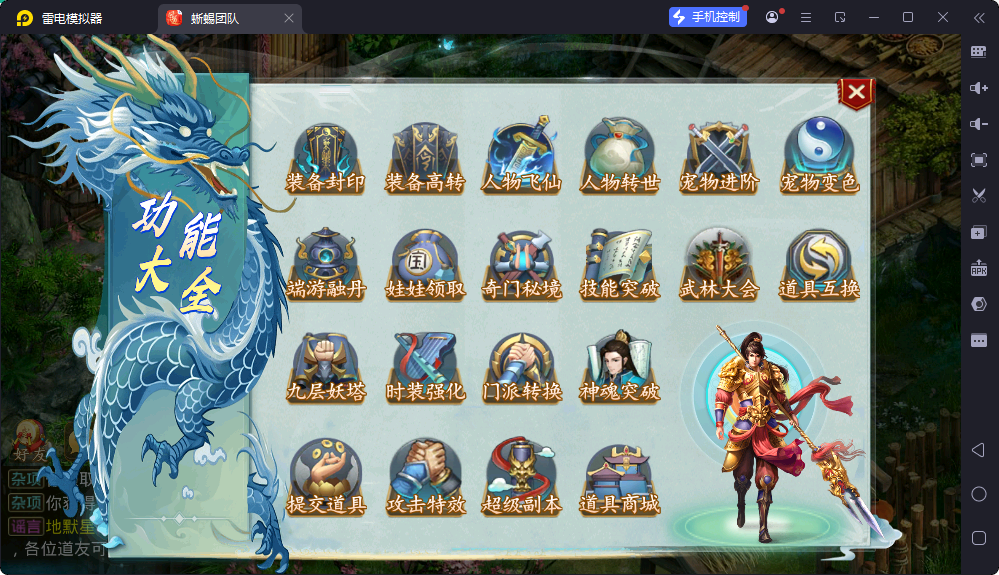Select the 门派转换 handshake icon

click(x=521, y=368)
